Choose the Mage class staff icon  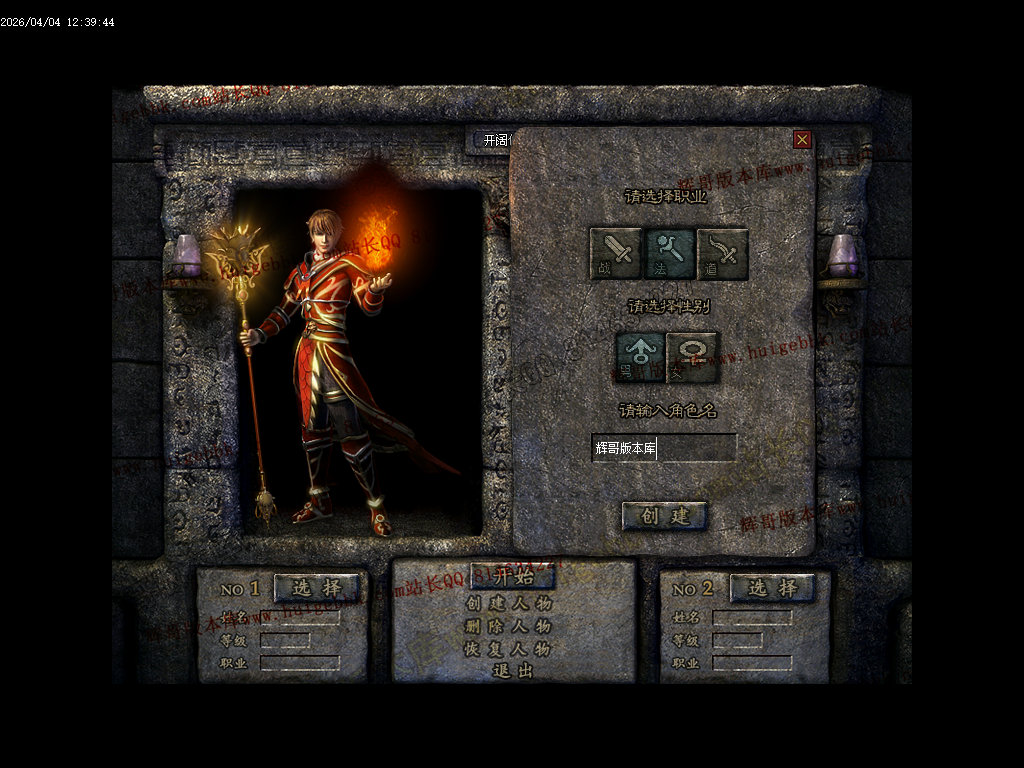(669, 254)
